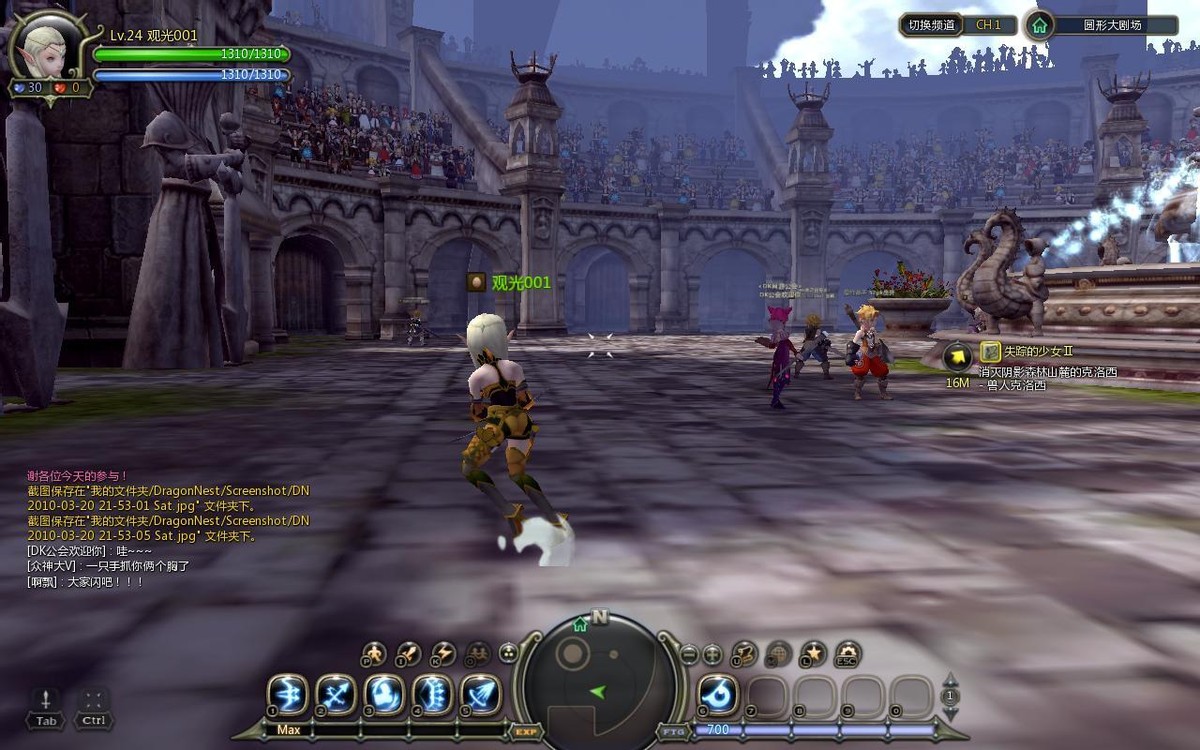This screenshot has width=1200, height=750.
Task: Switch hotbar page with the up arrow
Action: pyautogui.click(x=951, y=679)
